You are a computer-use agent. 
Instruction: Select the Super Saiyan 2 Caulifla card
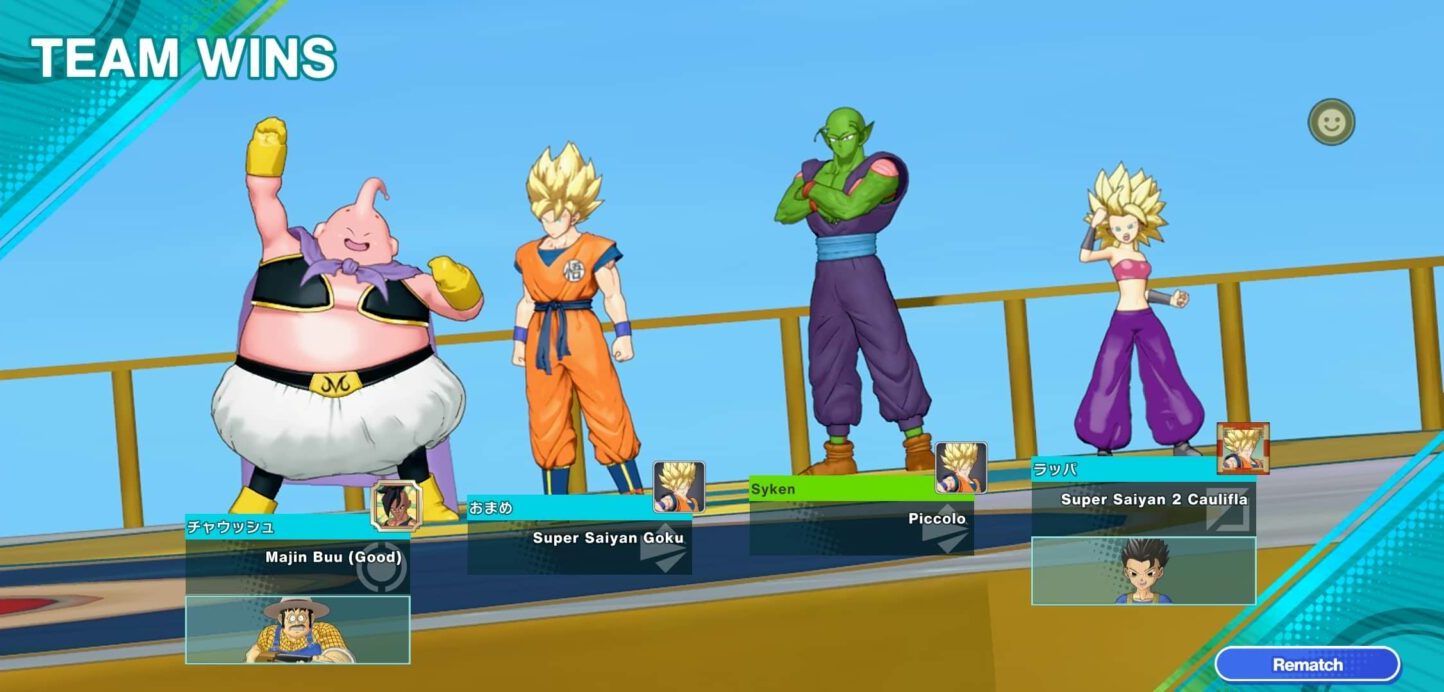tap(1143, 499)
